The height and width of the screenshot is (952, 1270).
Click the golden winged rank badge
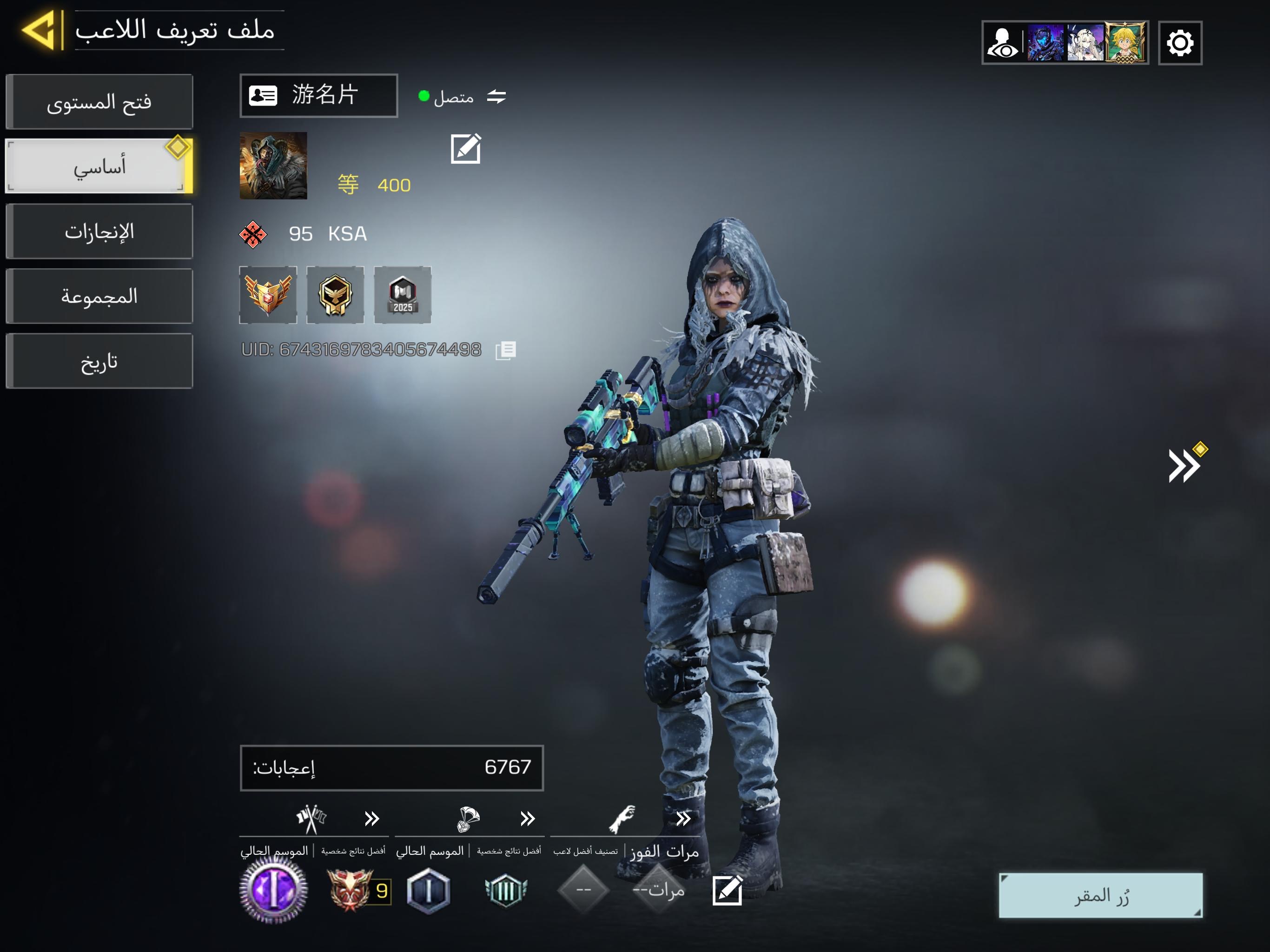pos(268,295)
